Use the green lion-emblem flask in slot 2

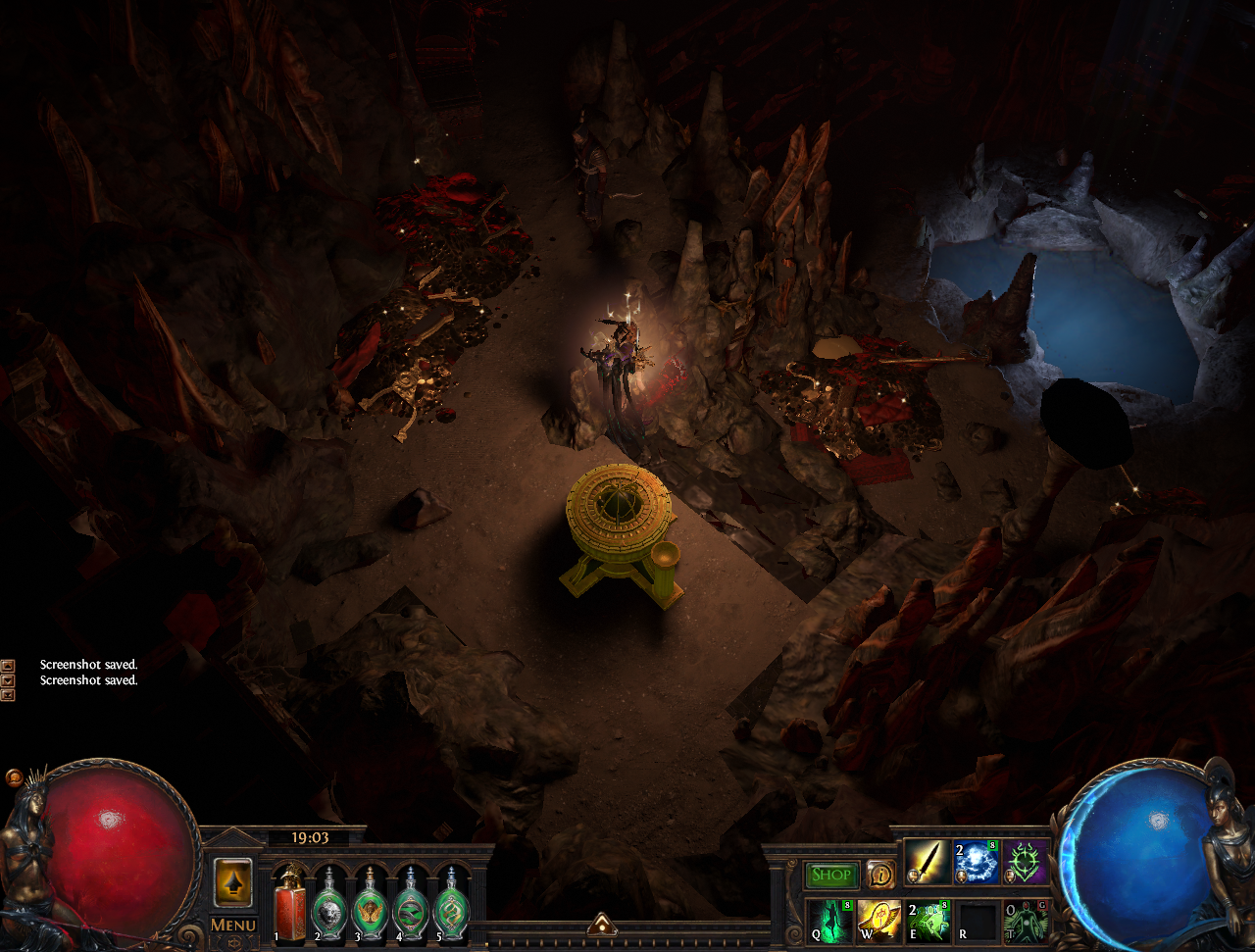pyautogui.click(x=330, y=904)
